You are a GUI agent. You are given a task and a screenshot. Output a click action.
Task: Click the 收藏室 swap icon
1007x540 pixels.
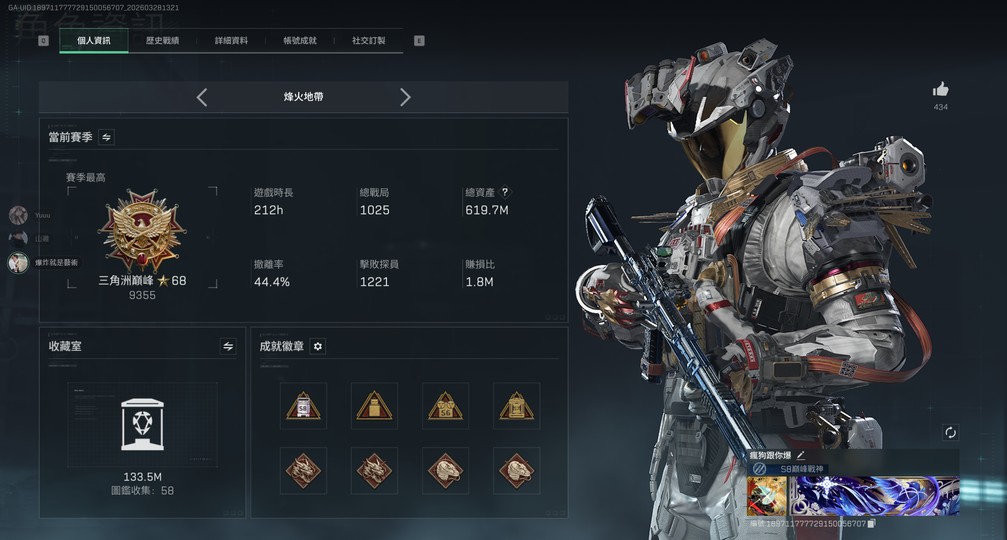228,346
